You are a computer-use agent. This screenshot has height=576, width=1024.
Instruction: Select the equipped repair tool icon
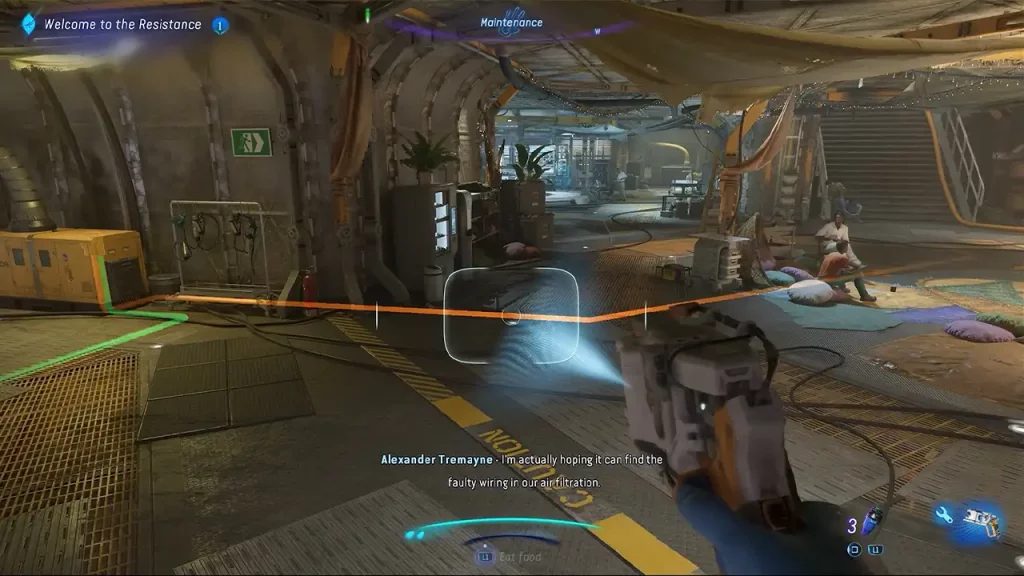pos(981,520)
